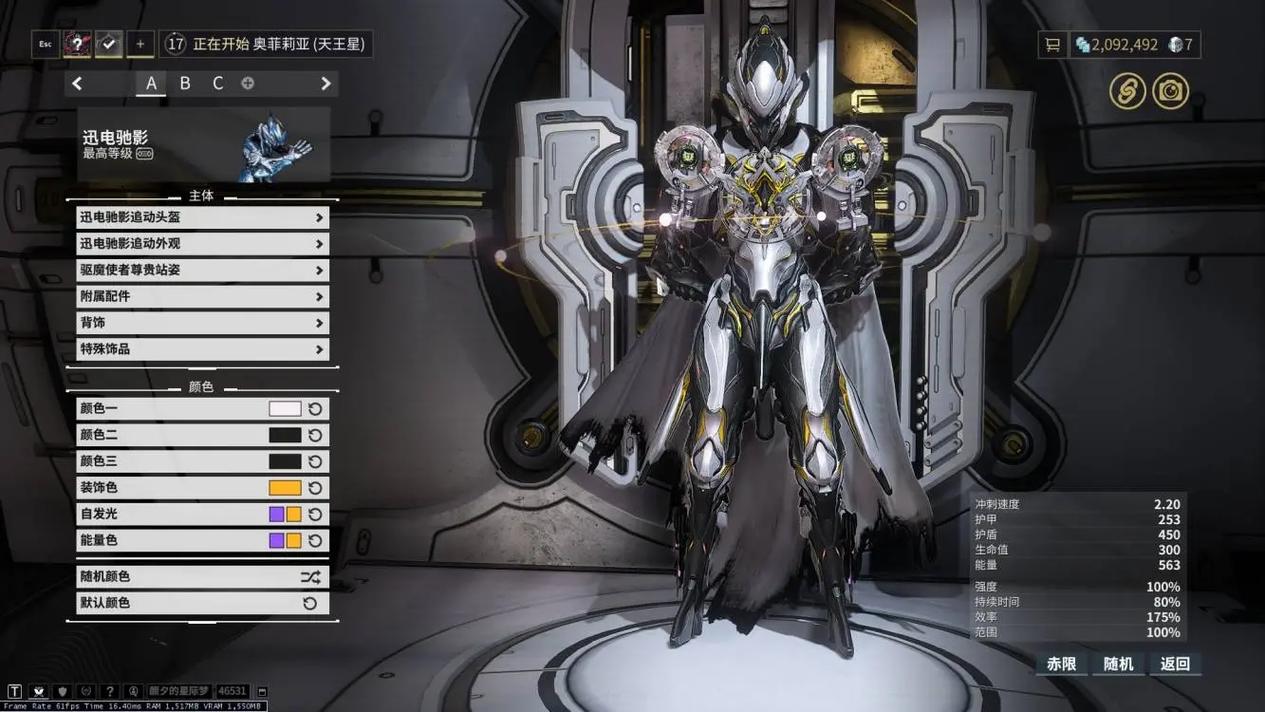Click the 返回 back button

1175,664
